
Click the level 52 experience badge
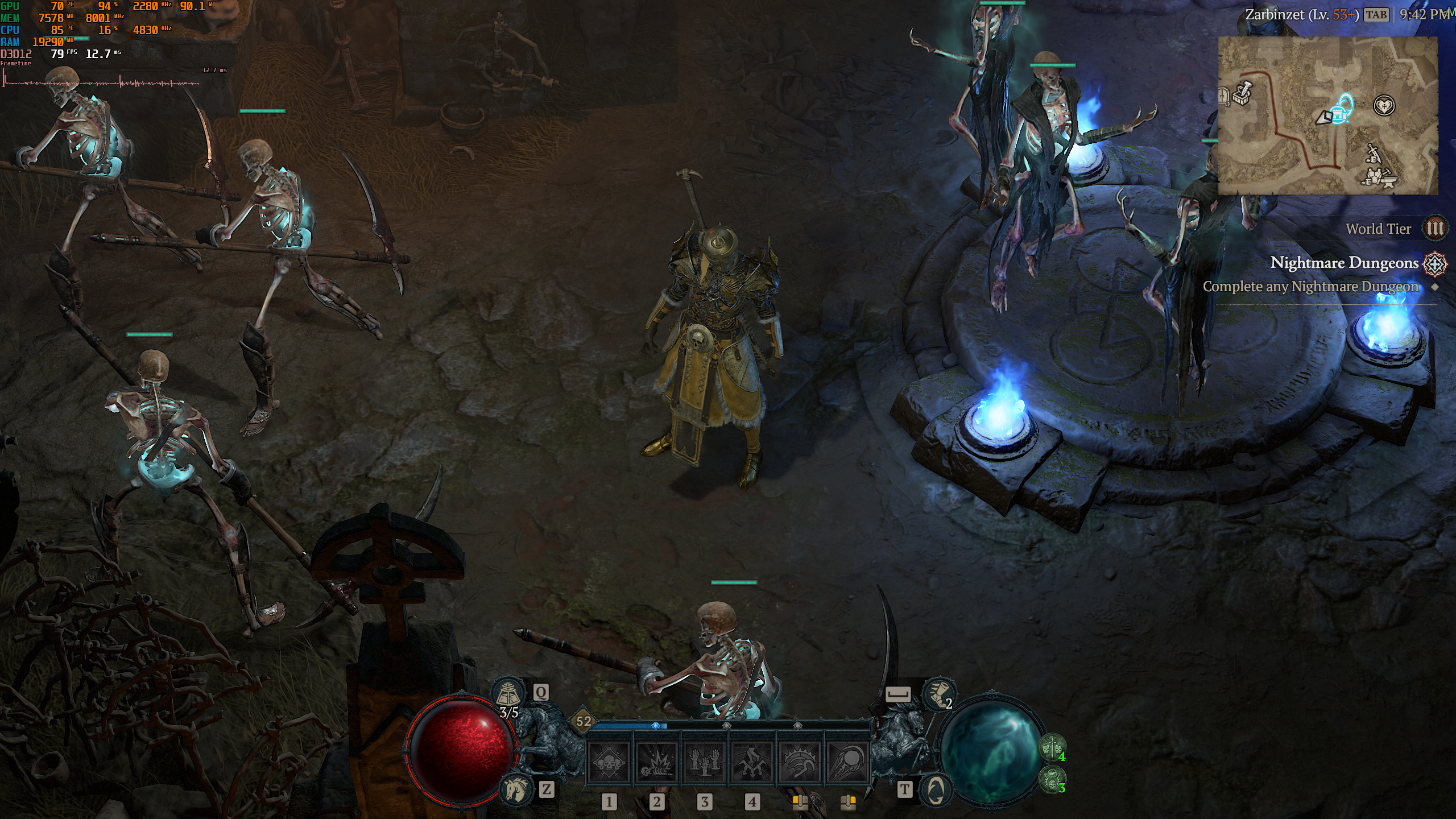(x=584, y=721)
